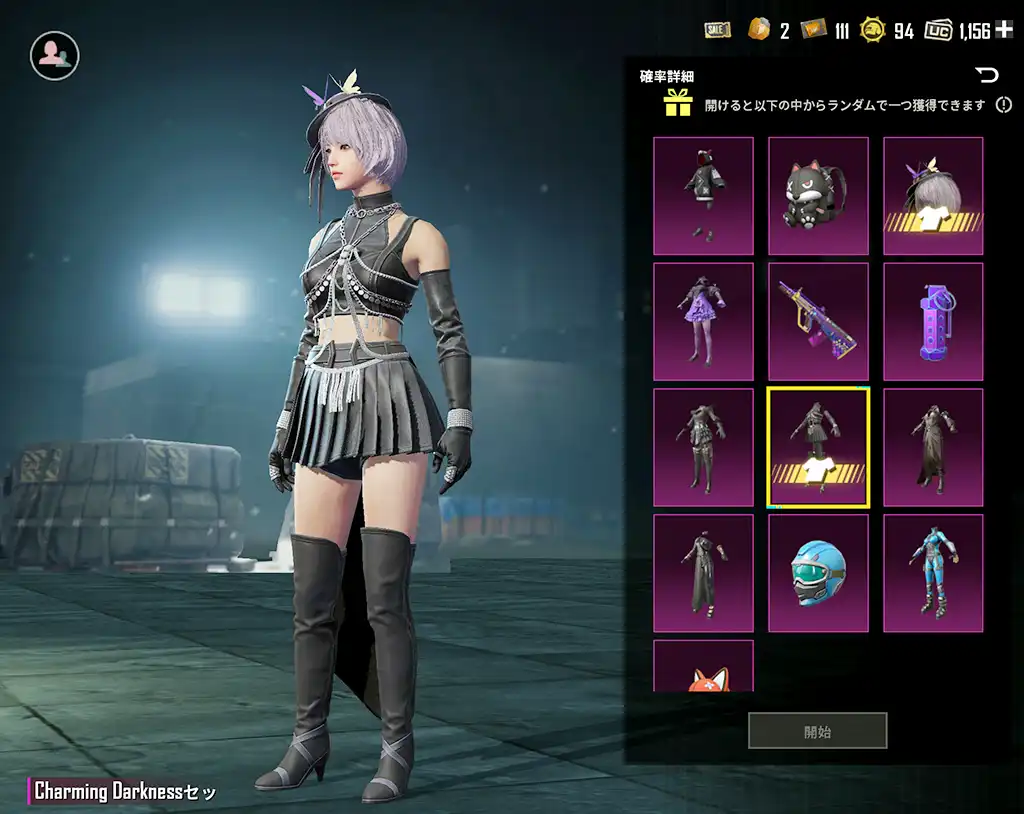Image resolution: width=1024 pixels, height=814 pixels.
Task: Choose the blue helmet with goggles
Action: (x=818, y=573)
